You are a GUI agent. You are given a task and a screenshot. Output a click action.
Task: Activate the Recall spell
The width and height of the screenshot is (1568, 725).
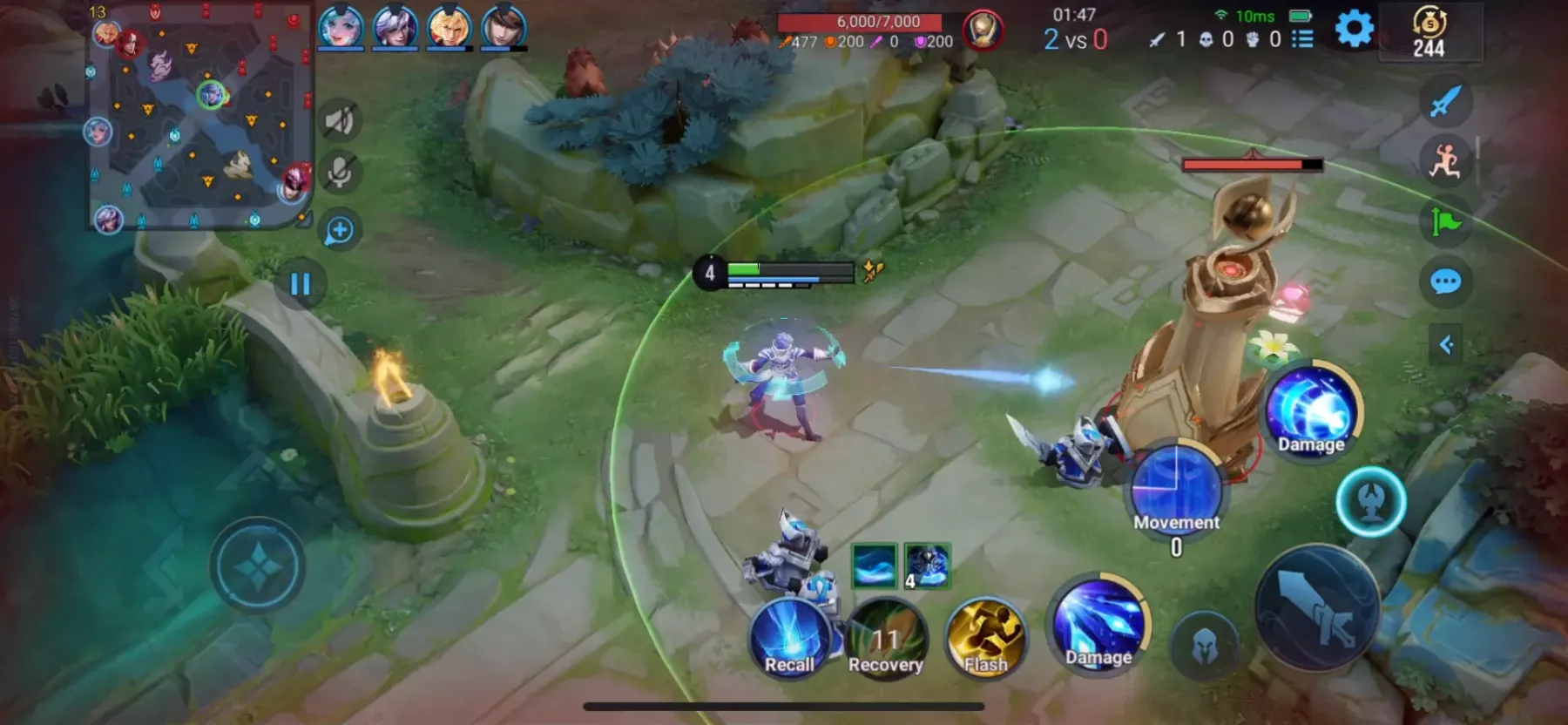tap(789, 639)
